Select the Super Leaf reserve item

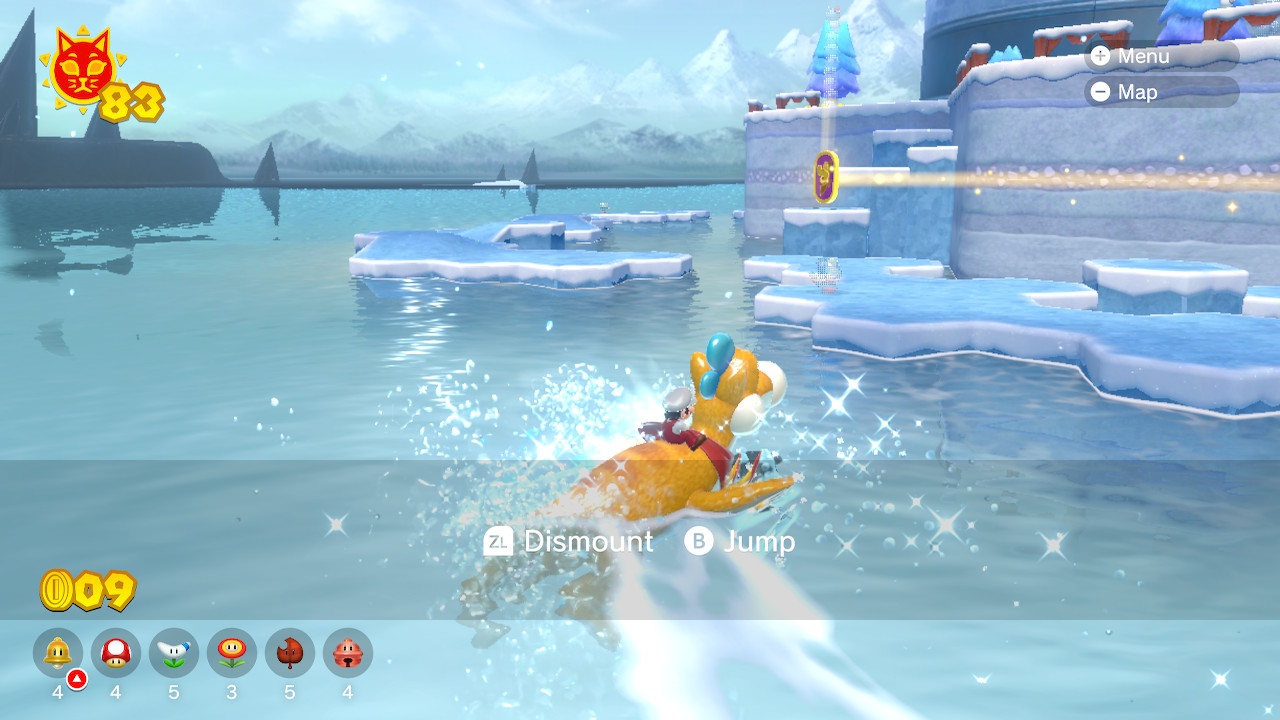tap(290, 653)
